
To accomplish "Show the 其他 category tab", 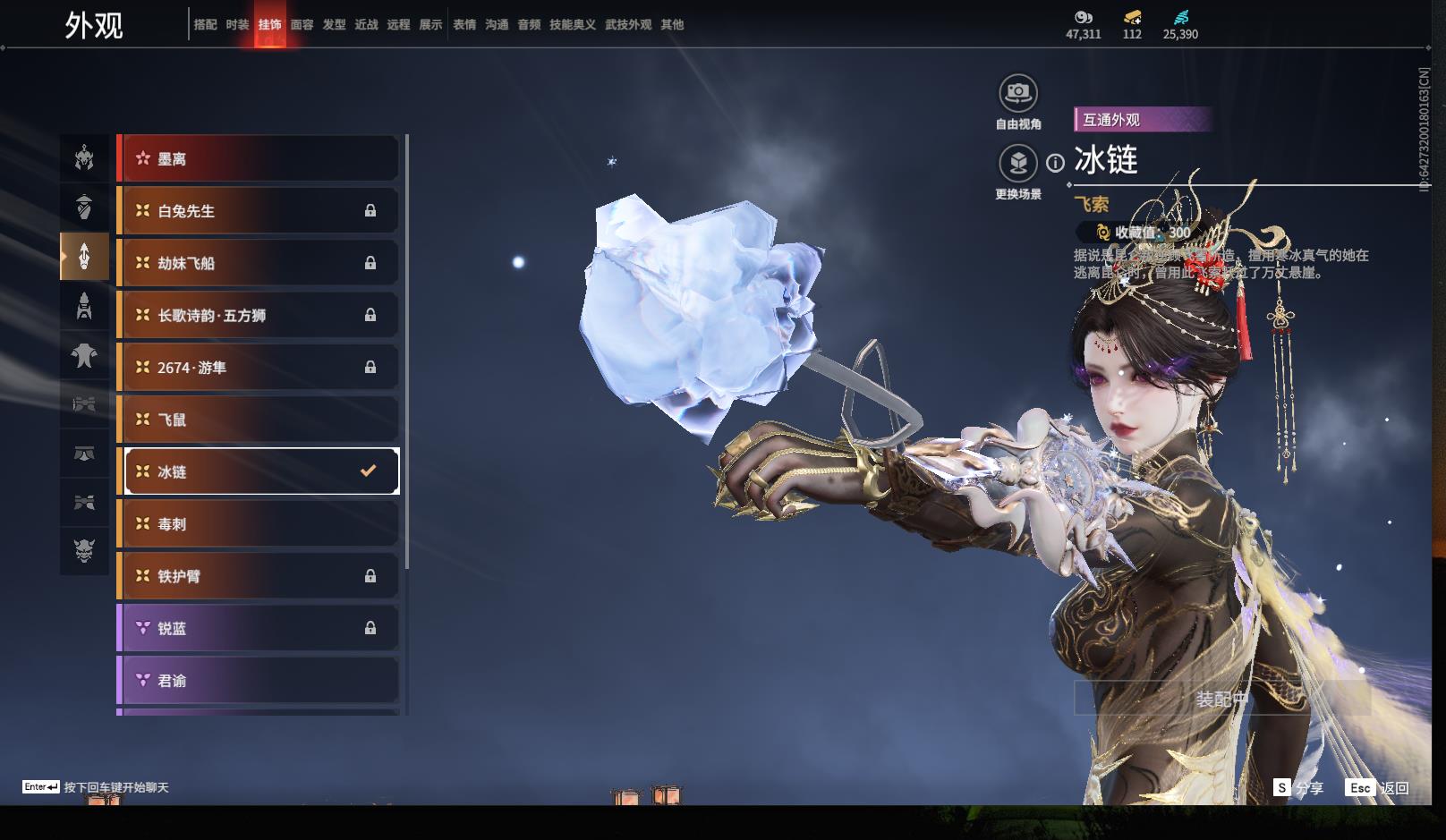I will [672, 25].
